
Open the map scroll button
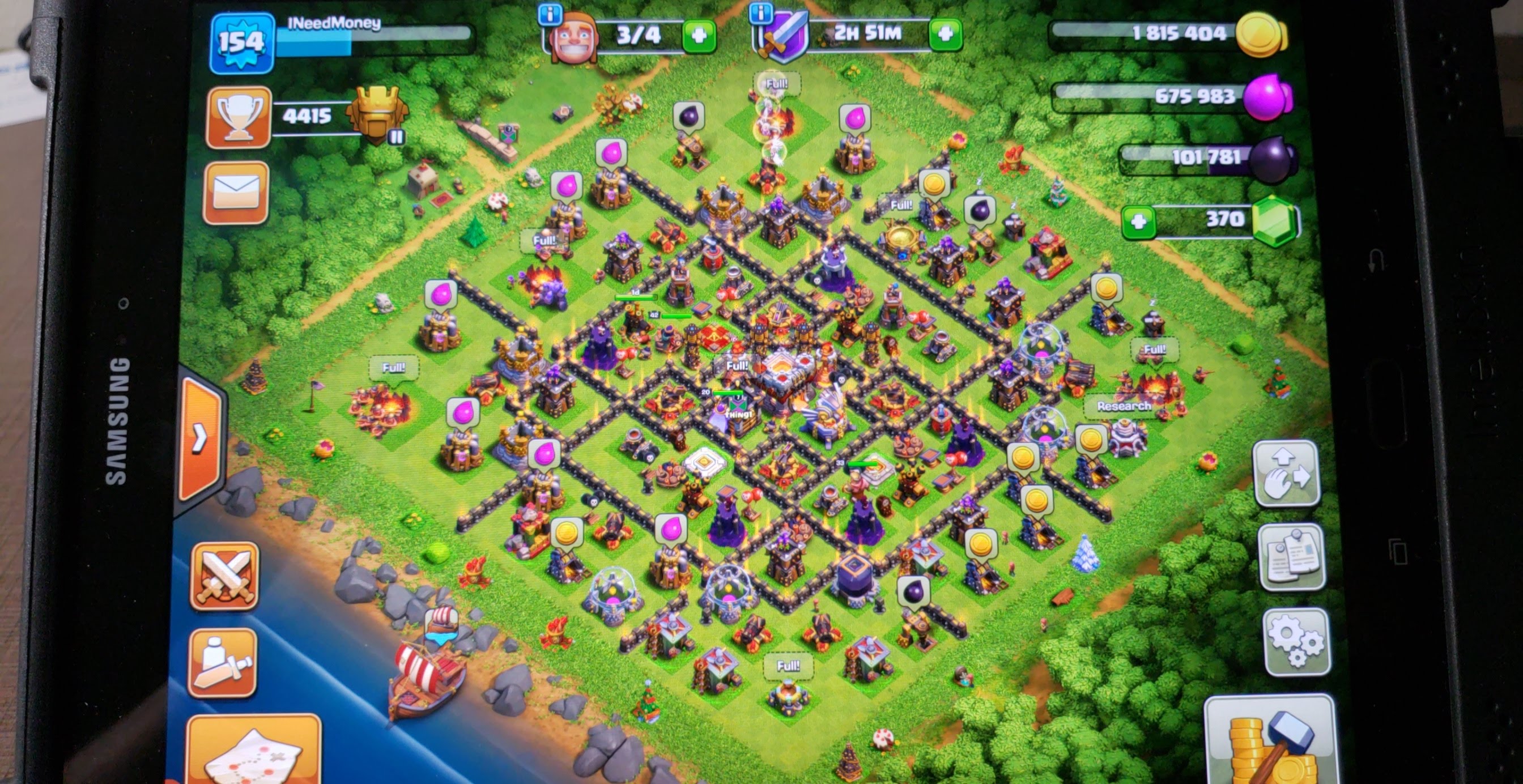click(x=254, y=752)
